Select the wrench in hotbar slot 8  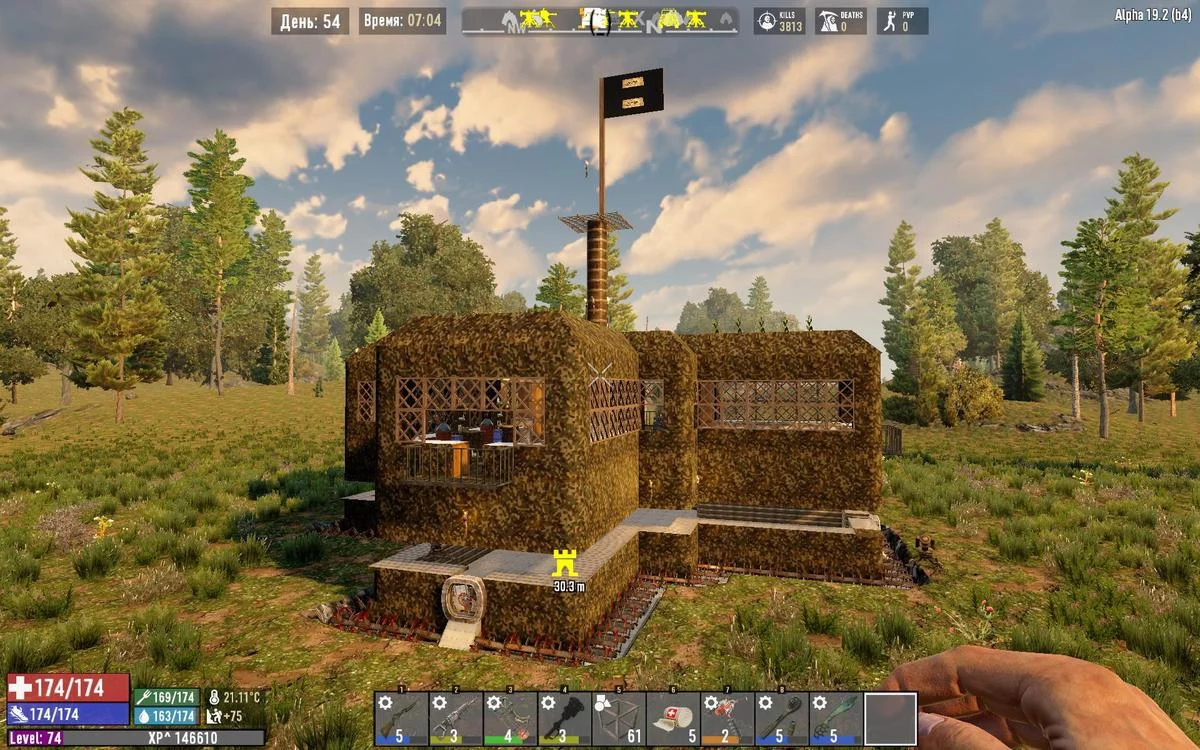tap(781, 718)
